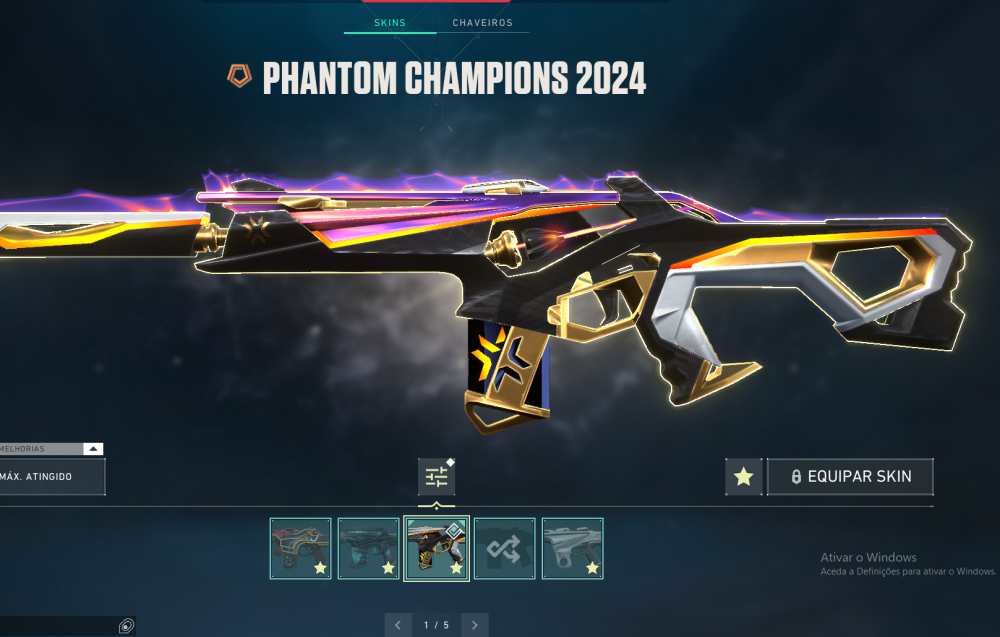Open the Chaveiros tab
Image resolution: width=1000 pixels, height=637 pixels.
(x=482, y=22)
